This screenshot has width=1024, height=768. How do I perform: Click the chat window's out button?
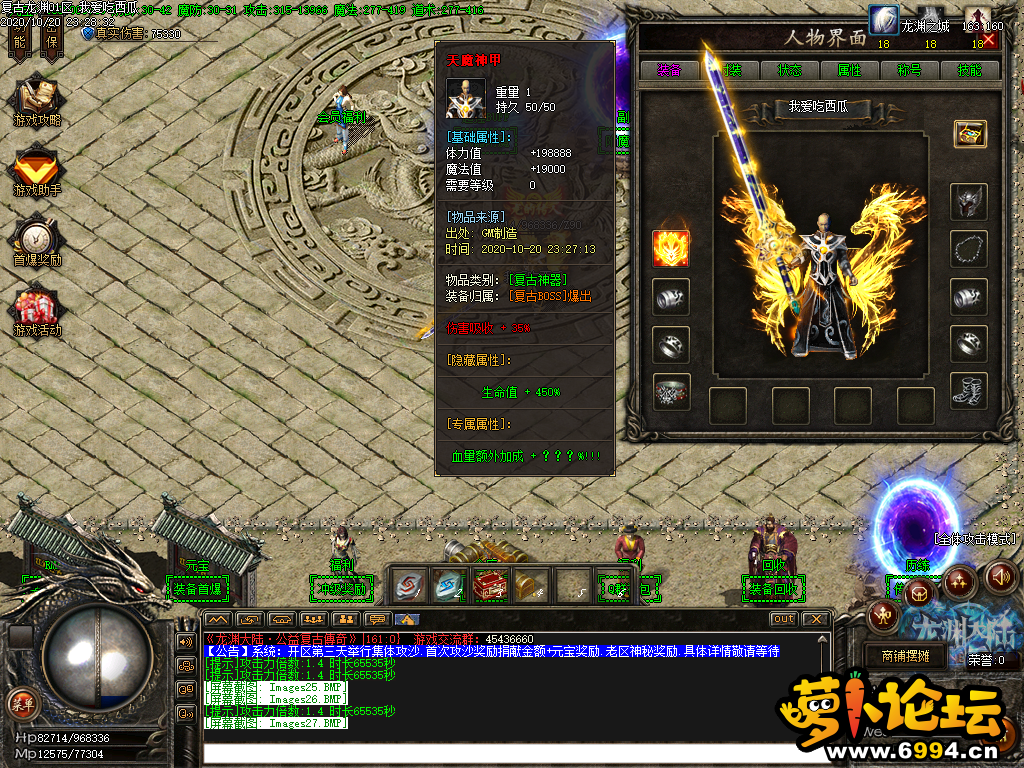[x=783, y=619]
